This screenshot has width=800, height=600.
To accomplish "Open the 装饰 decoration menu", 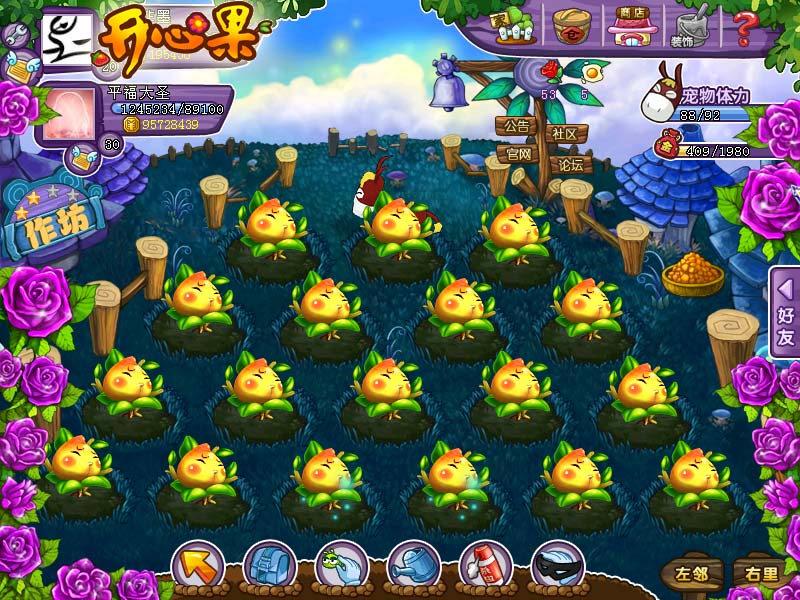I will pyautogui.click(x=688, y=26).
